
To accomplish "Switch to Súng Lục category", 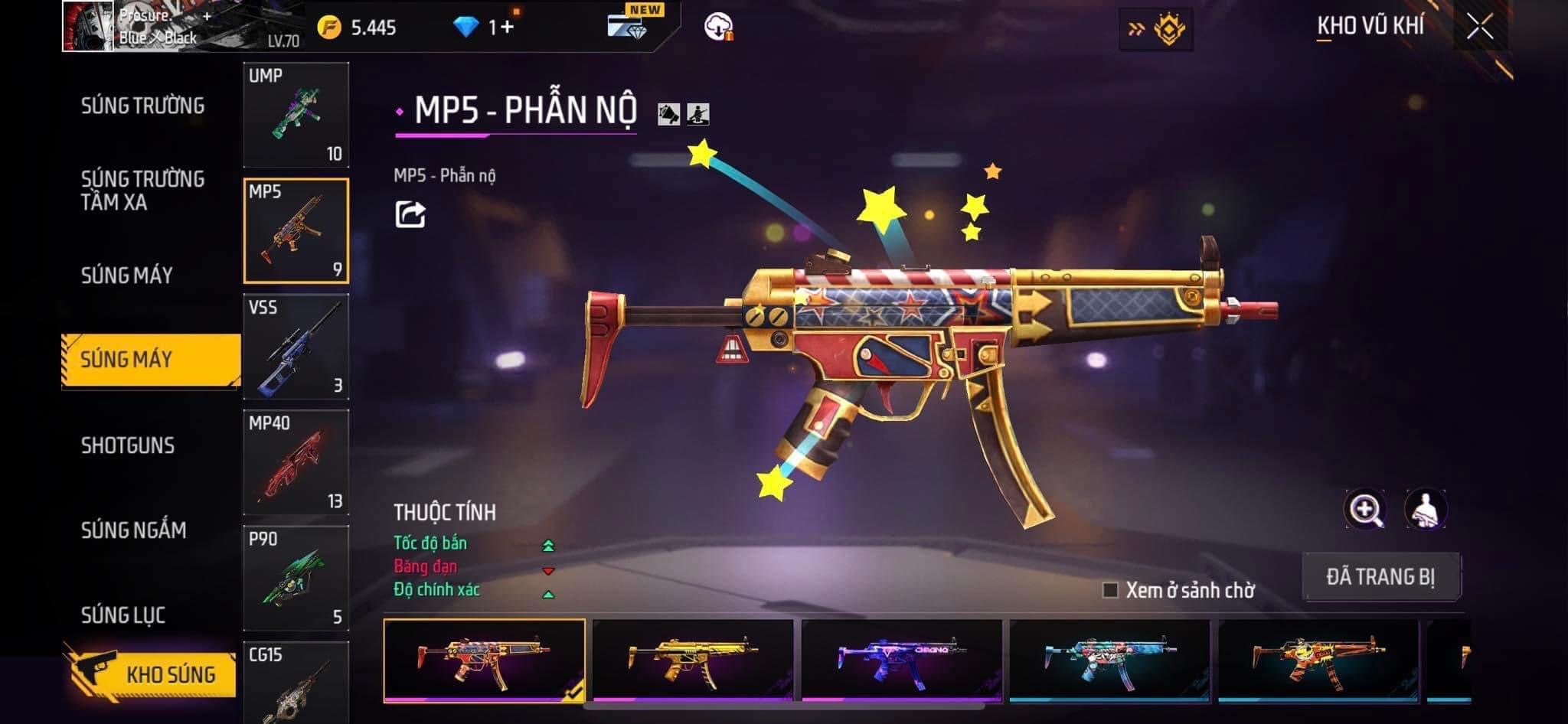I will pyautogui.click(x=123, y=615).
